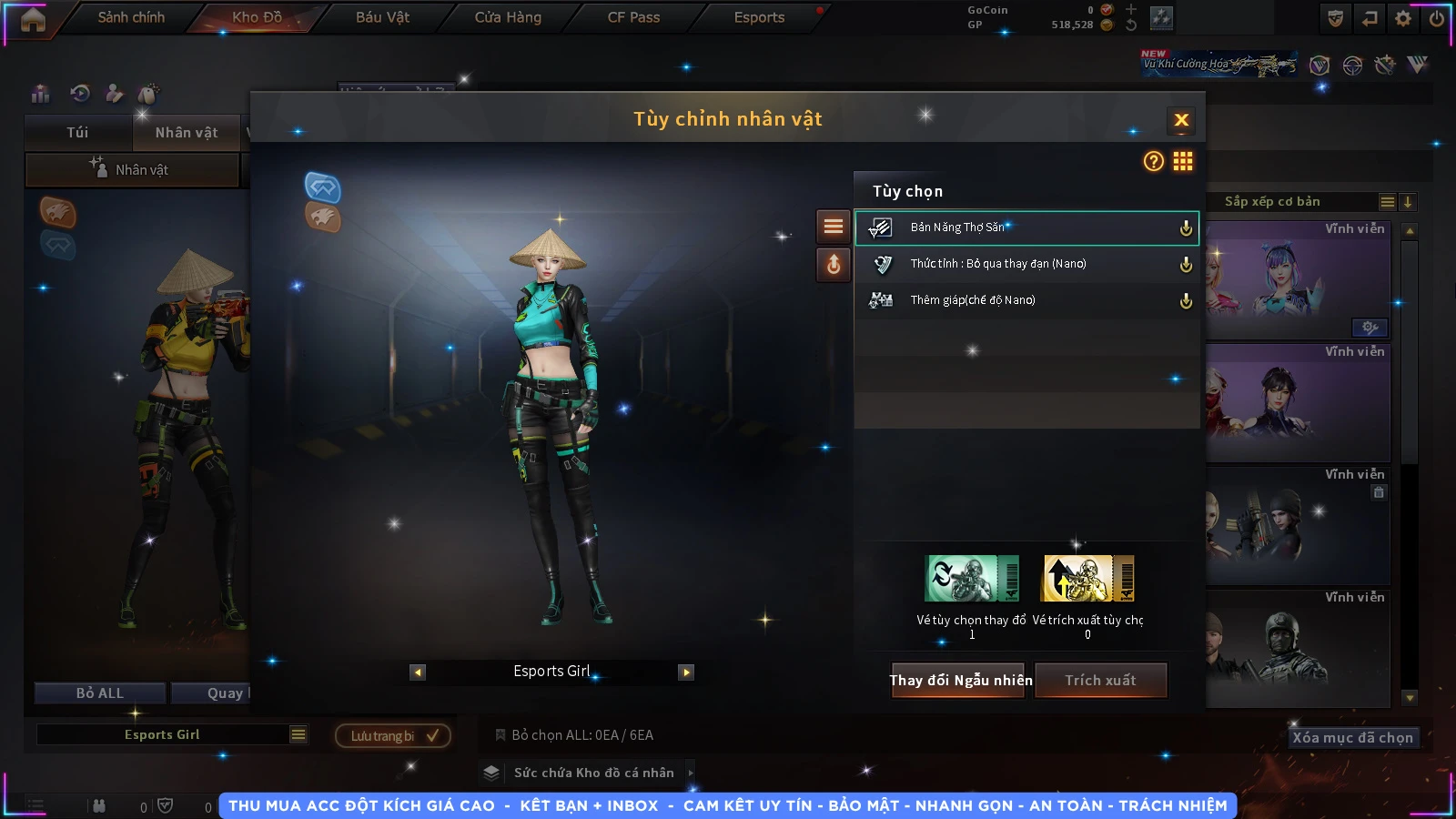This screenshot has height=819, width=1456.
Task: Toggle the Lưu trang bị checkbox
Action: (432, 735)
